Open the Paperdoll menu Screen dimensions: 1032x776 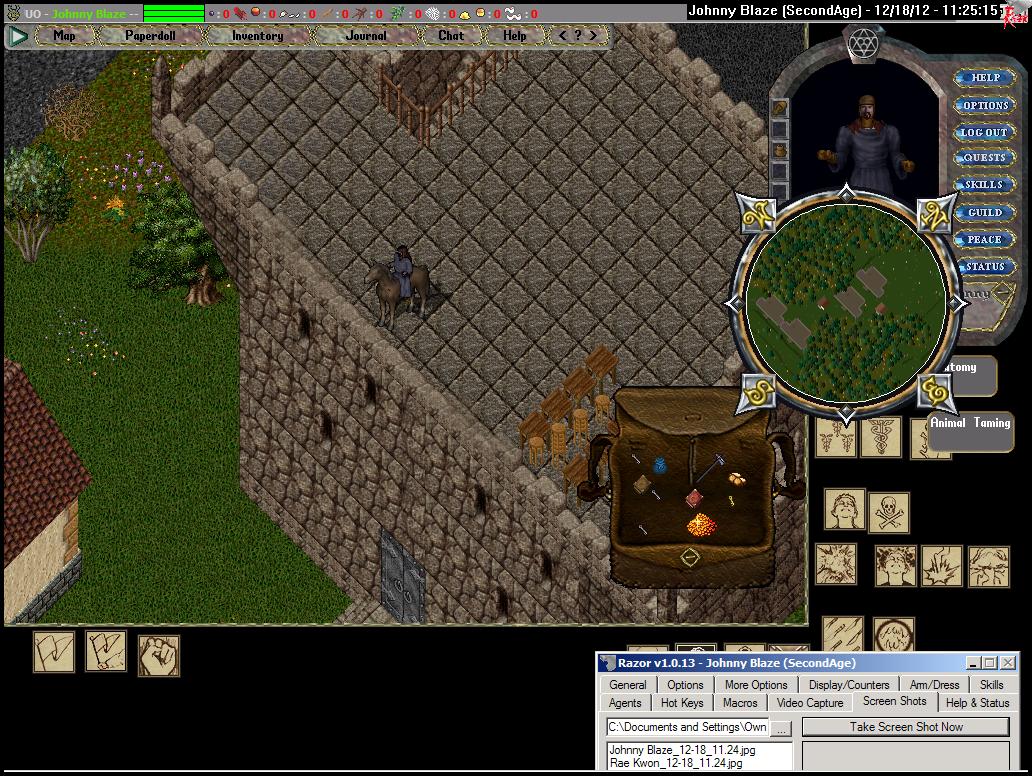[150, 35]
